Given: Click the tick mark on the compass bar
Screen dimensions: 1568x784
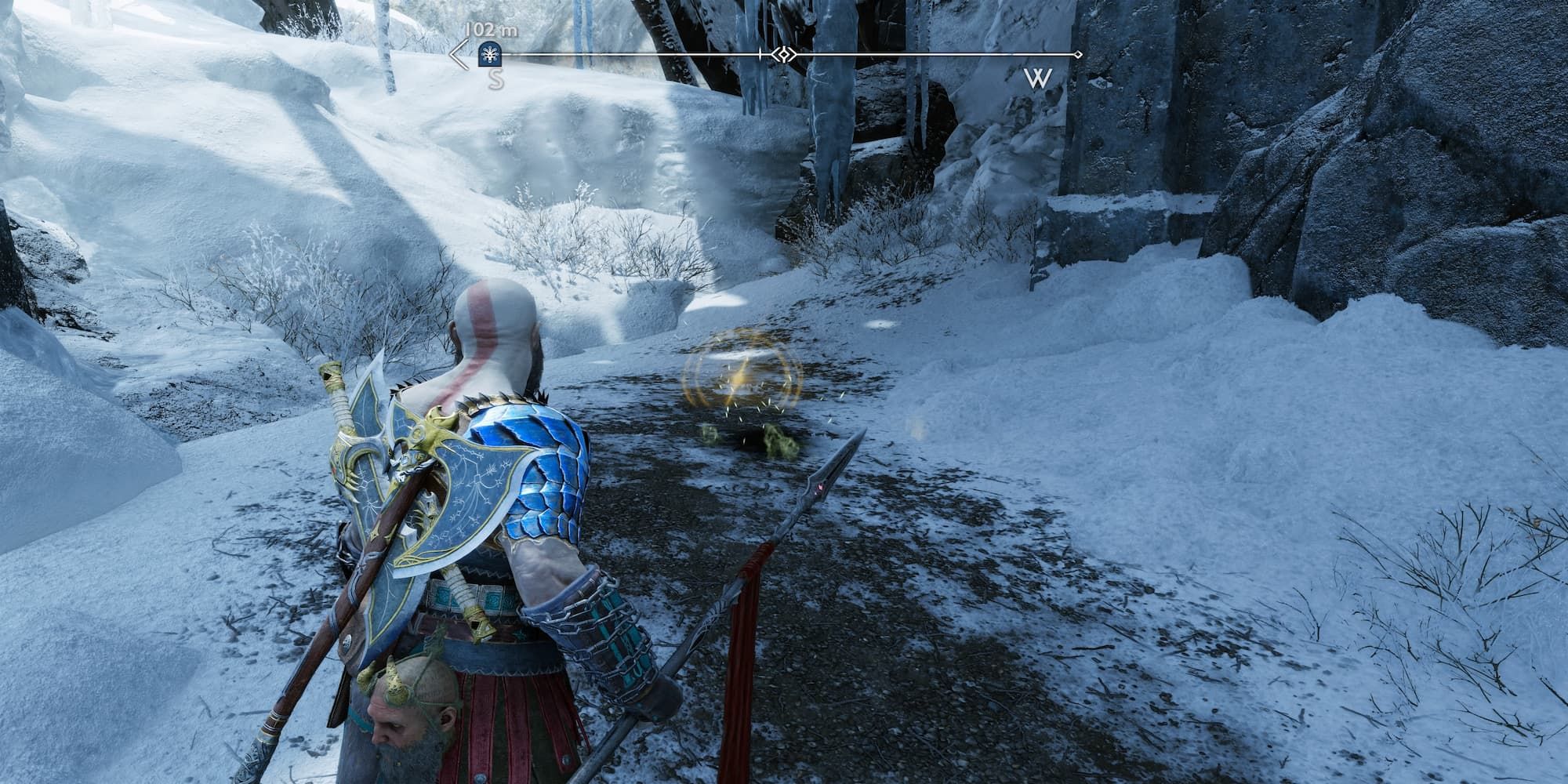Looking at the screenshot, I should [x=760, y=55].
